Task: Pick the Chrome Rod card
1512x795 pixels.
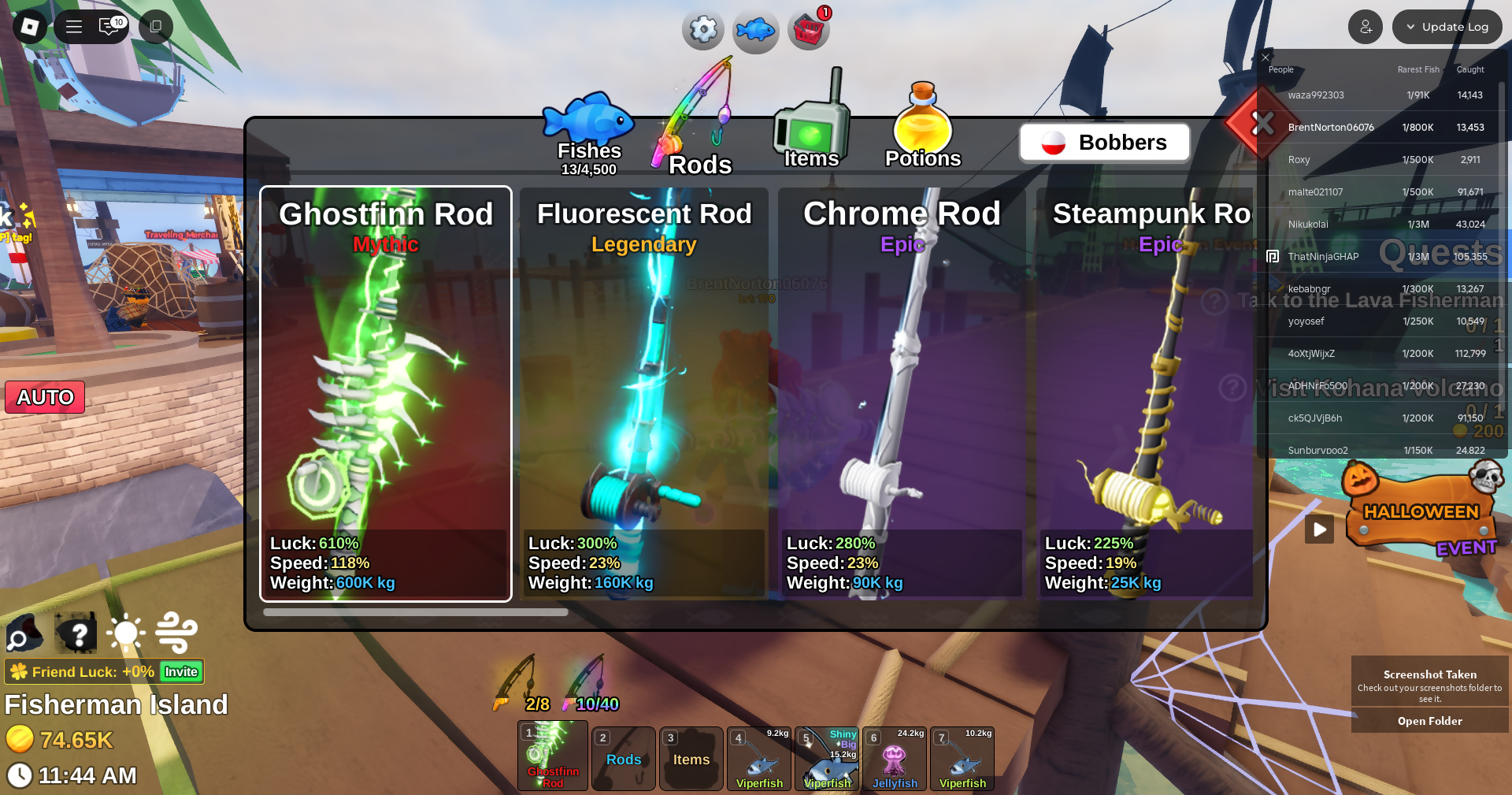Action: click(902, 394)
